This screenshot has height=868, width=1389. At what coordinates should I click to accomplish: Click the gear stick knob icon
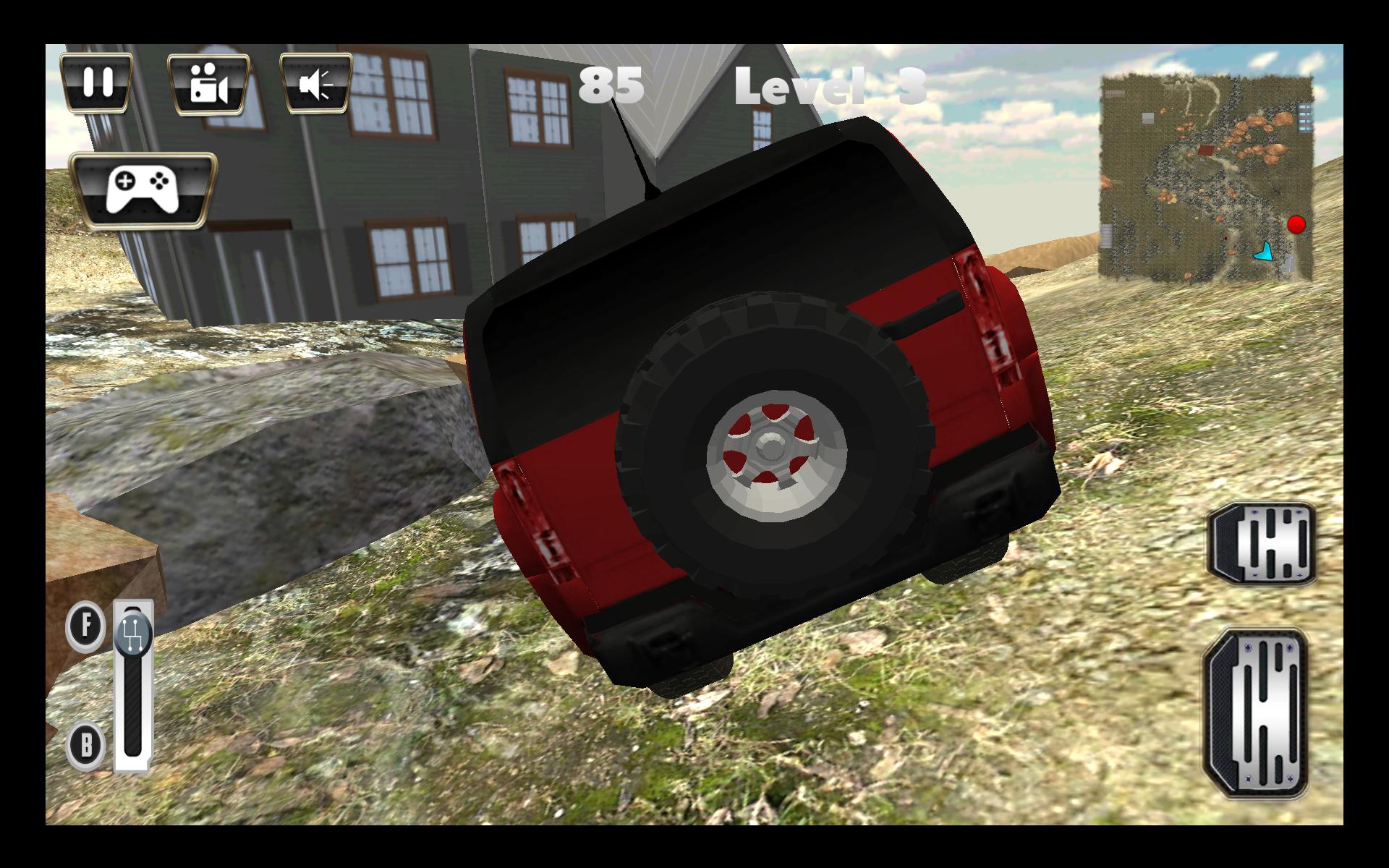click(x=132, y=637)
